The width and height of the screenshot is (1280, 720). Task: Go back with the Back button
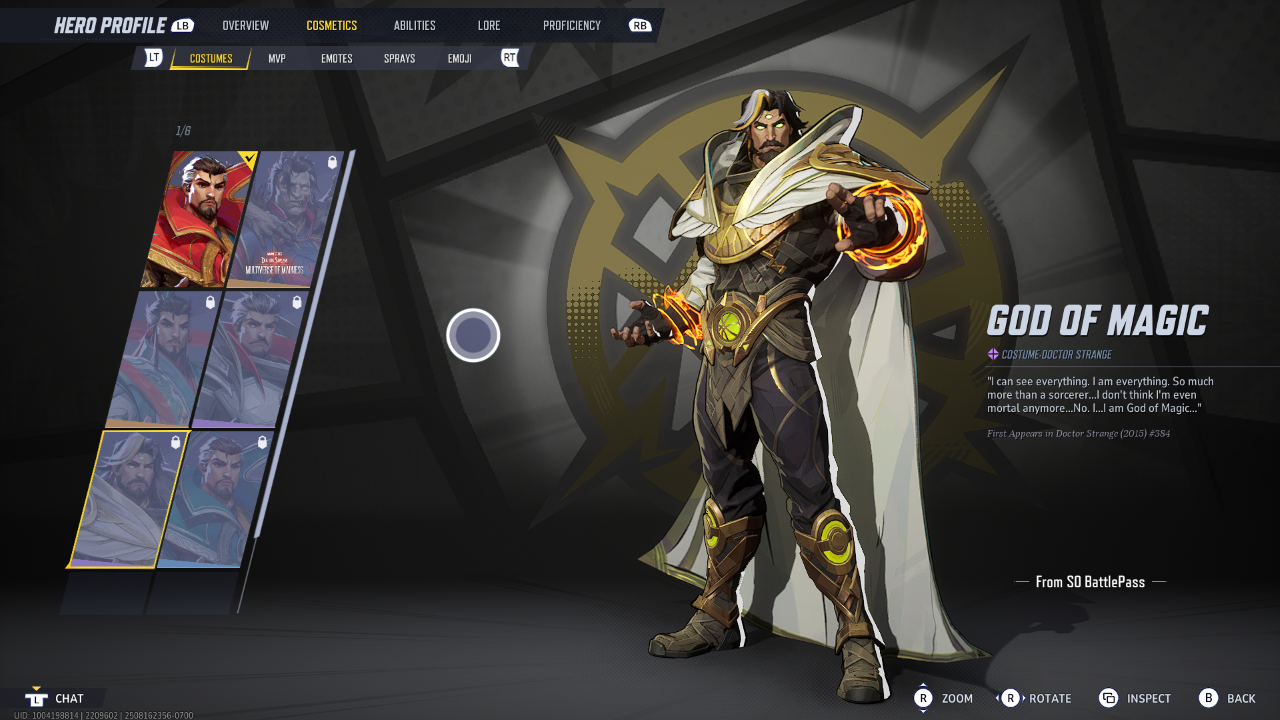click(1227, 698)
